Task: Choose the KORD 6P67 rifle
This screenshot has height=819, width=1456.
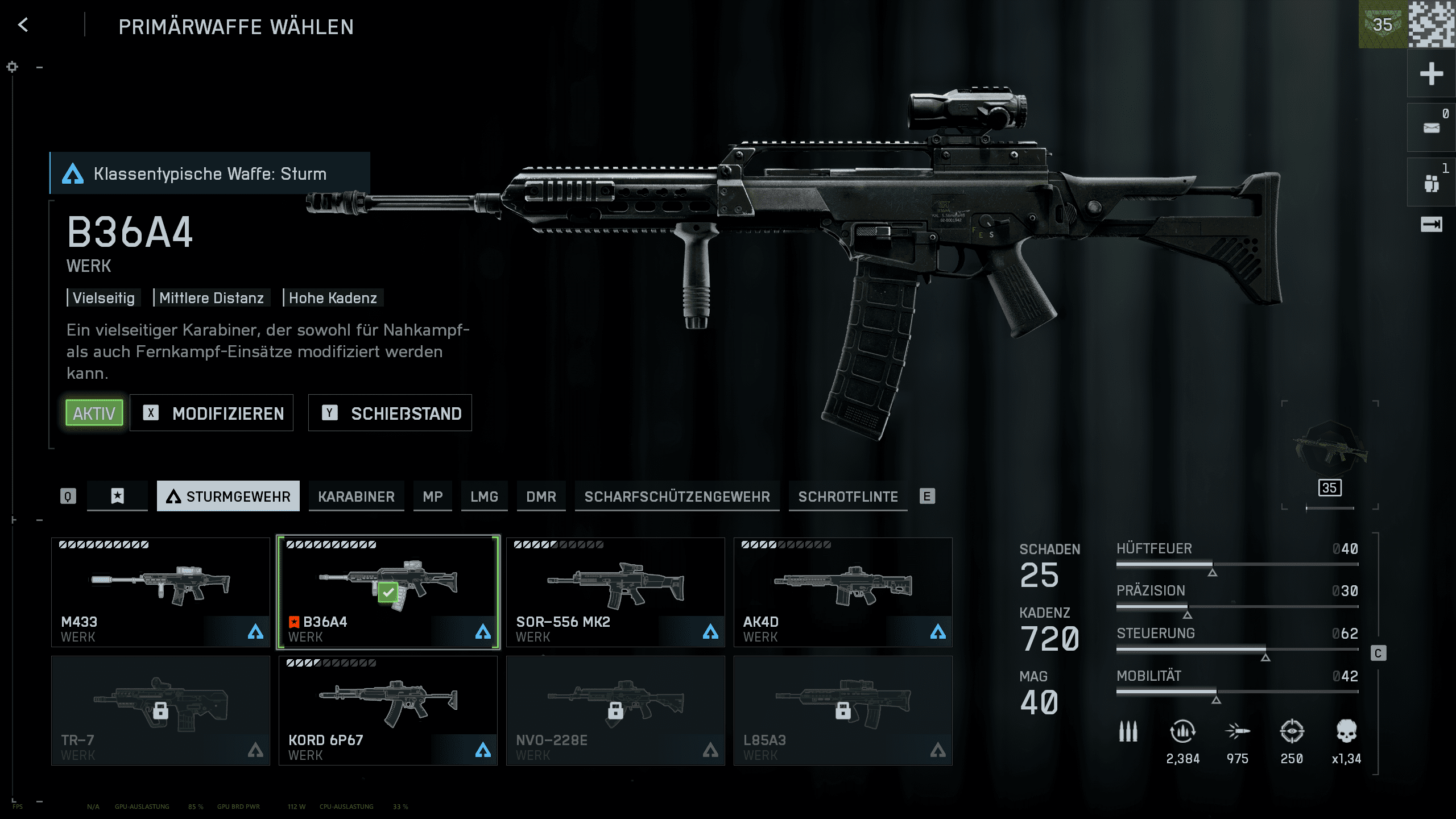Action: coord(388,710)
